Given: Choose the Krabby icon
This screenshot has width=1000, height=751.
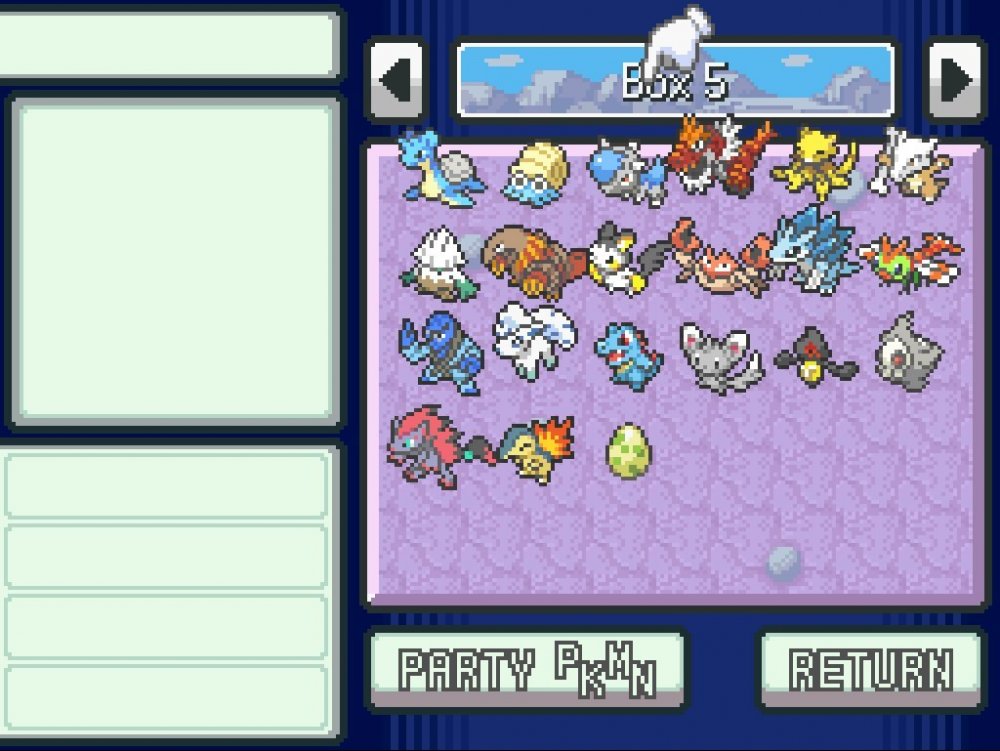Looking at the screenshot, I should (718, 258).
